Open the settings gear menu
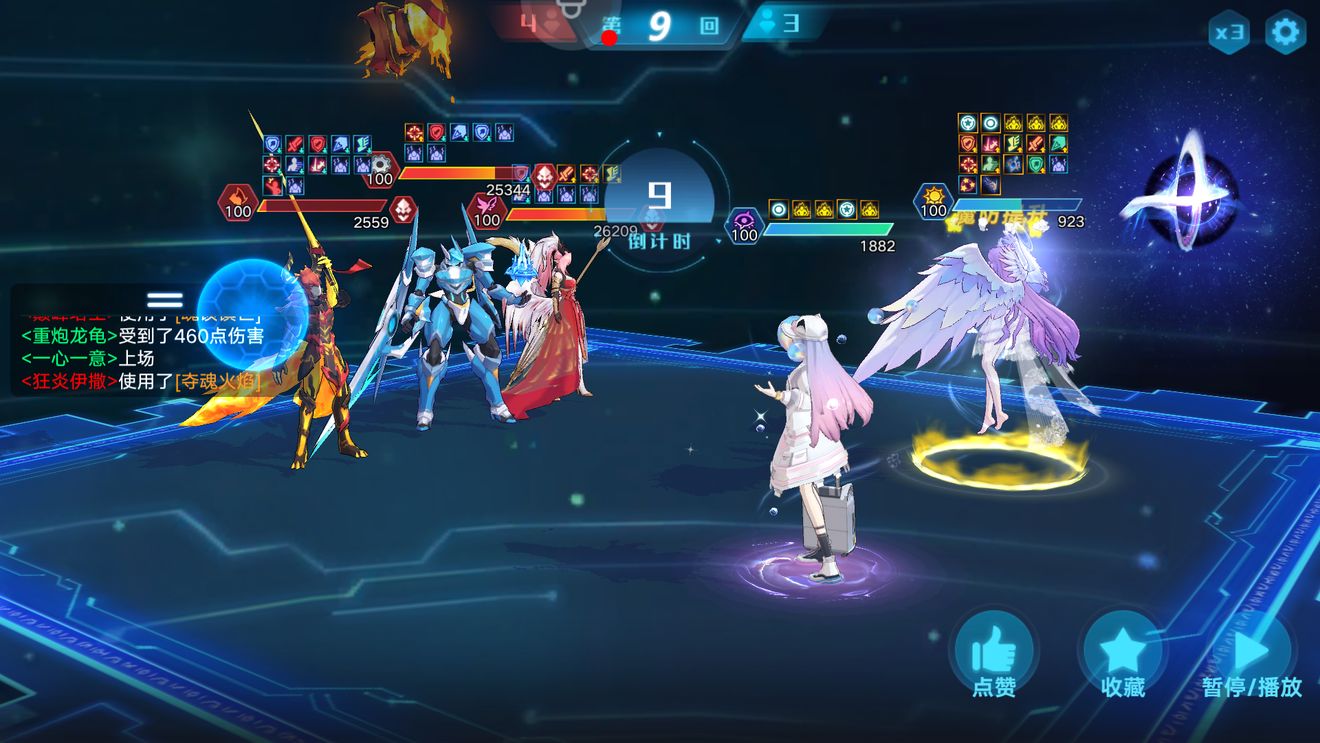1320x743 pixels. tap(1285, 33)
